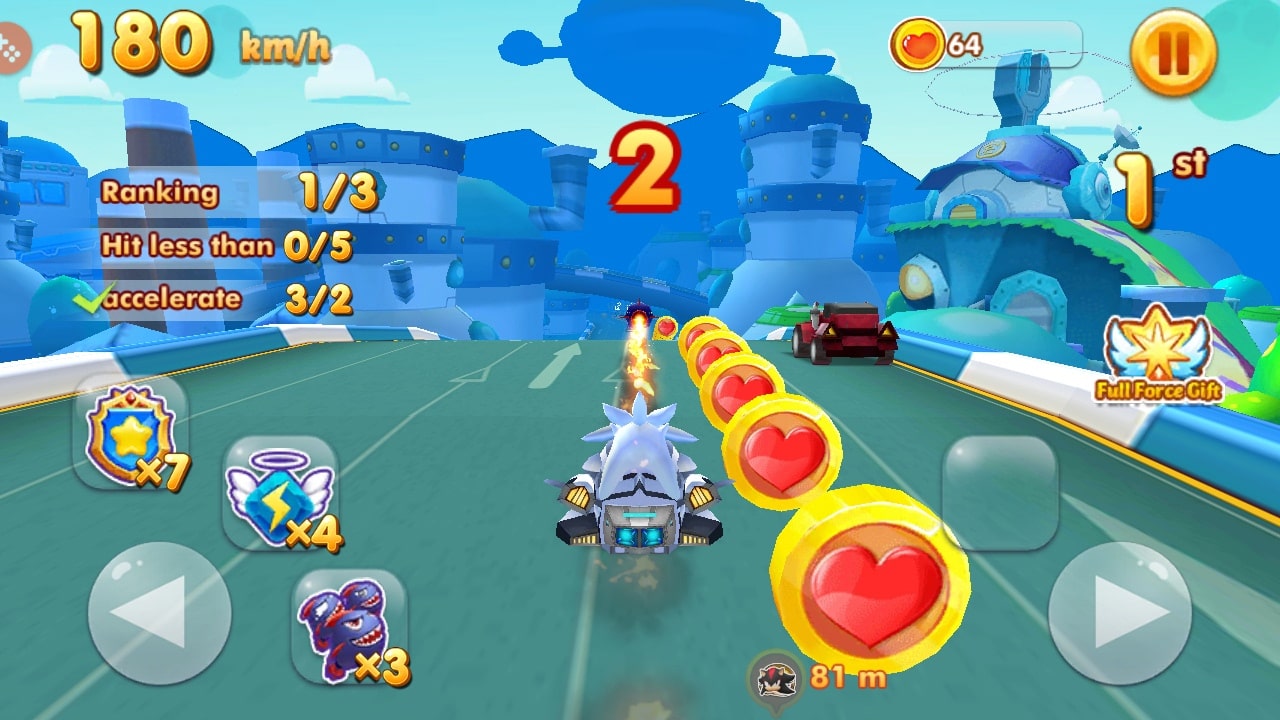Viewport: 1280px width, 720px height.
Task: Open the Full Force Gift
Action: click(1158, 354)
